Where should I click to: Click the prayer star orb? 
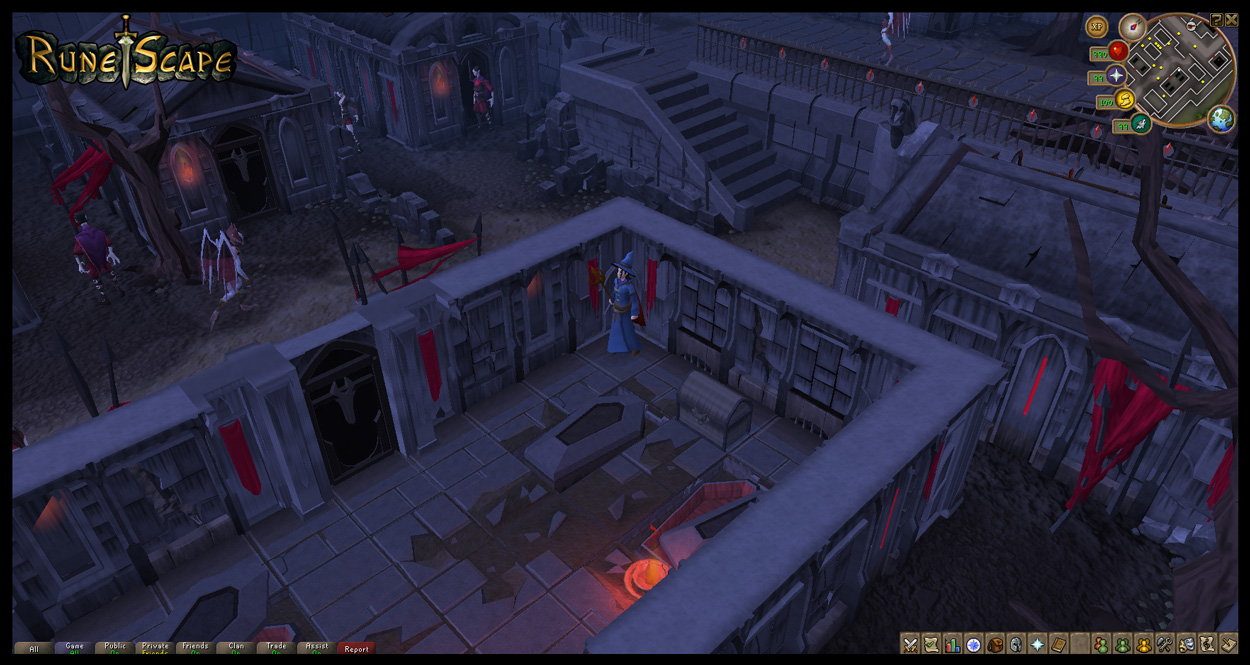[x=1116, y=76]
